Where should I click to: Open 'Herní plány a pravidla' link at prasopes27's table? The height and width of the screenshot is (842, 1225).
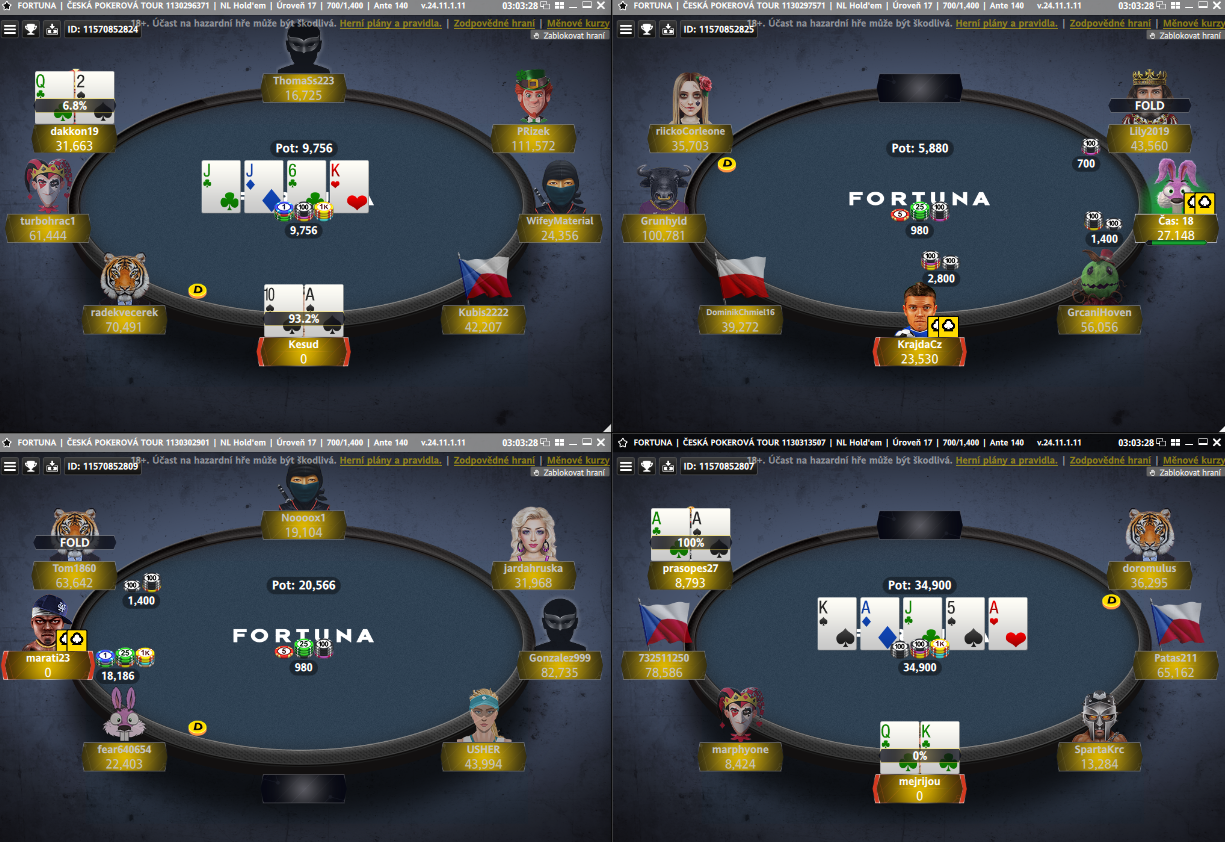click(1006, 460)
